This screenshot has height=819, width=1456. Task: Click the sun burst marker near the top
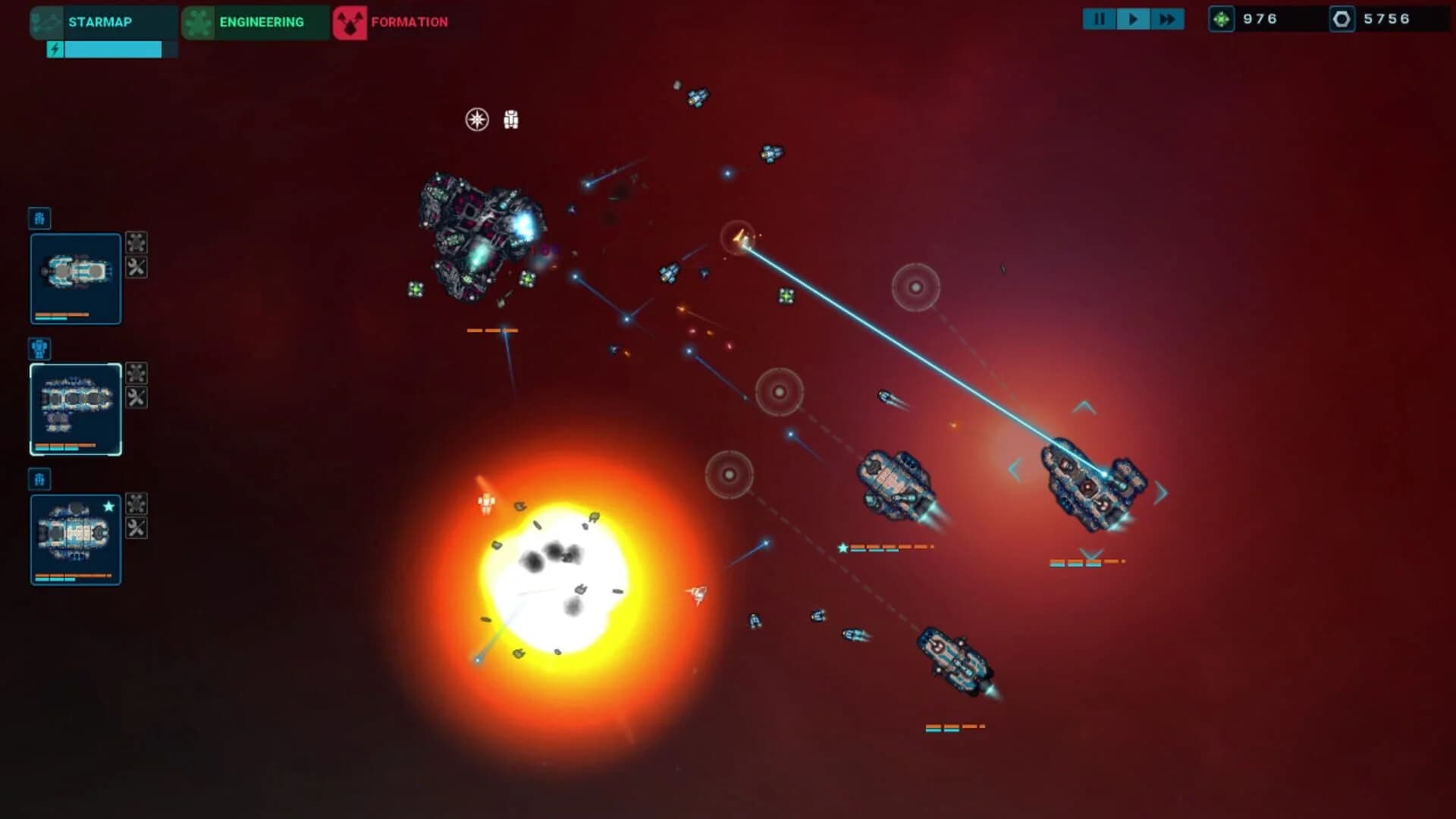click(x=476, y=119)
